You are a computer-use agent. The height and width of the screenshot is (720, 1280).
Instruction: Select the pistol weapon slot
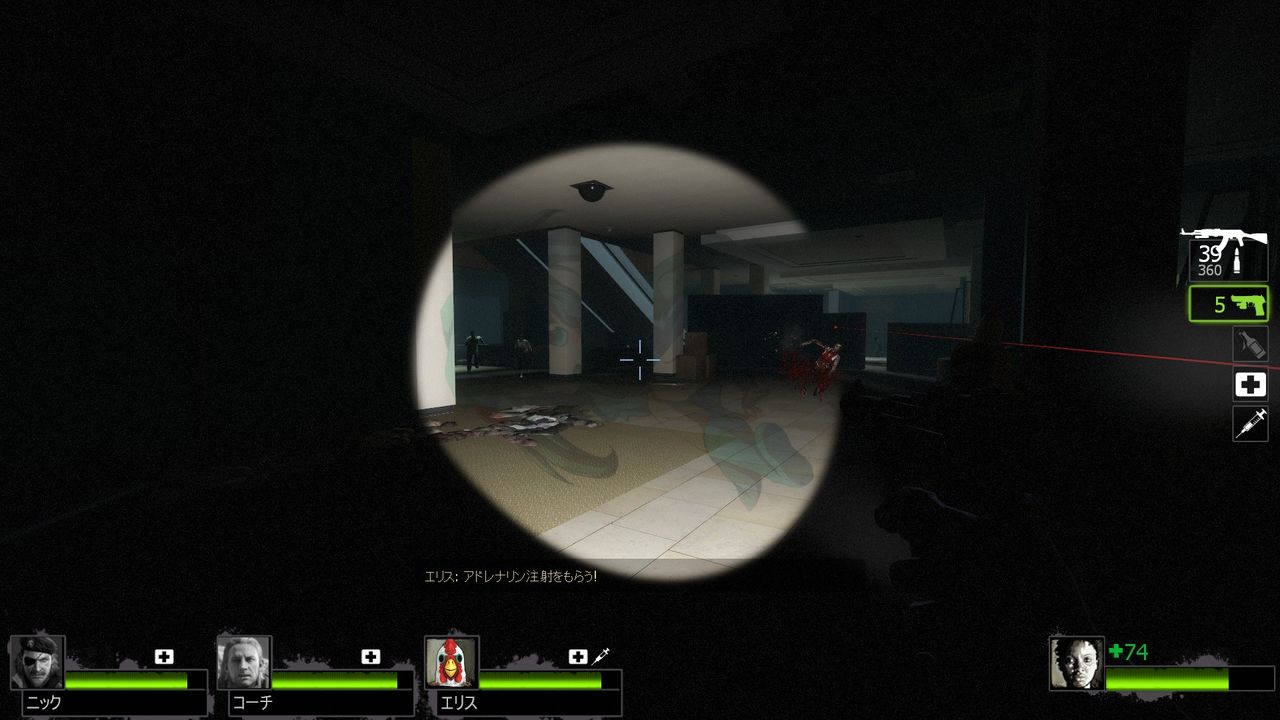[x=1228, y=303]
